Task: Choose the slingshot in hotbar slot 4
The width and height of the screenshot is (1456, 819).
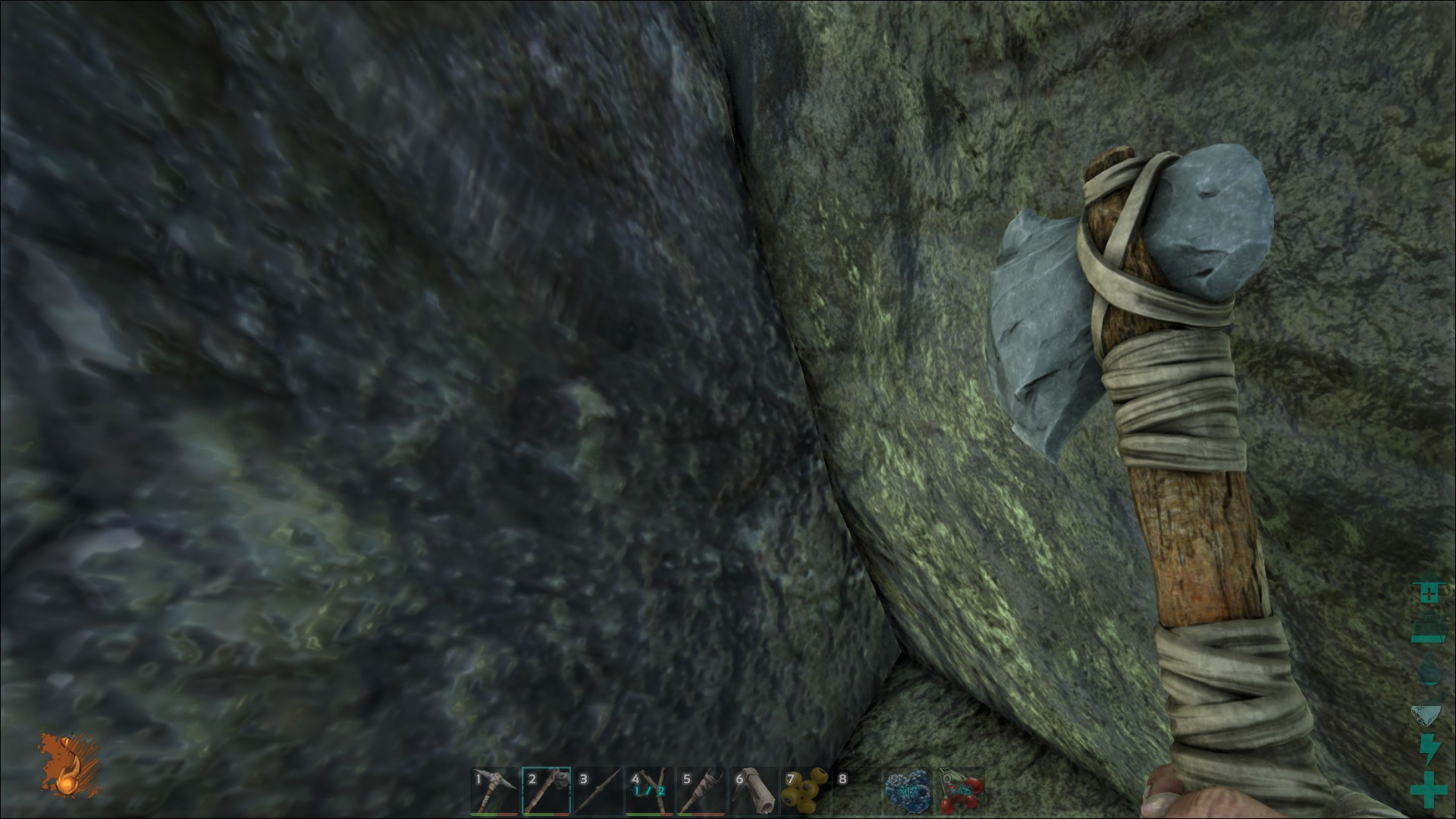Action: click(649, 792)
